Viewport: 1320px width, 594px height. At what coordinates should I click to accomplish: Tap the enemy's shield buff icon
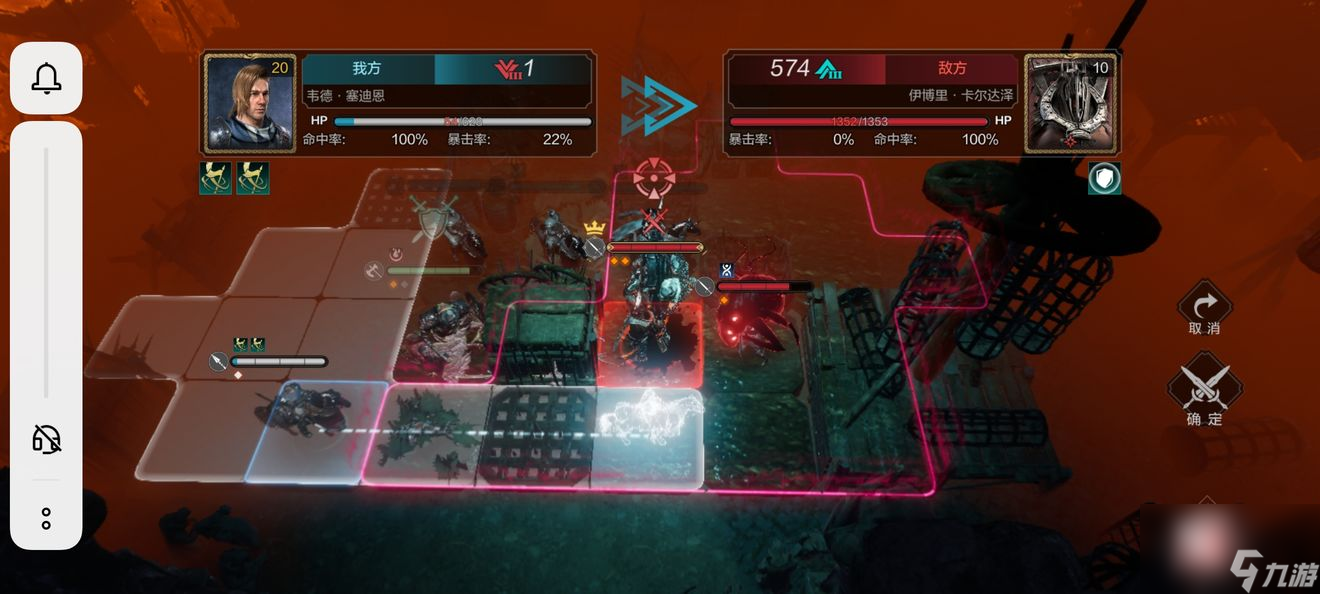(x=1104, y=178)
